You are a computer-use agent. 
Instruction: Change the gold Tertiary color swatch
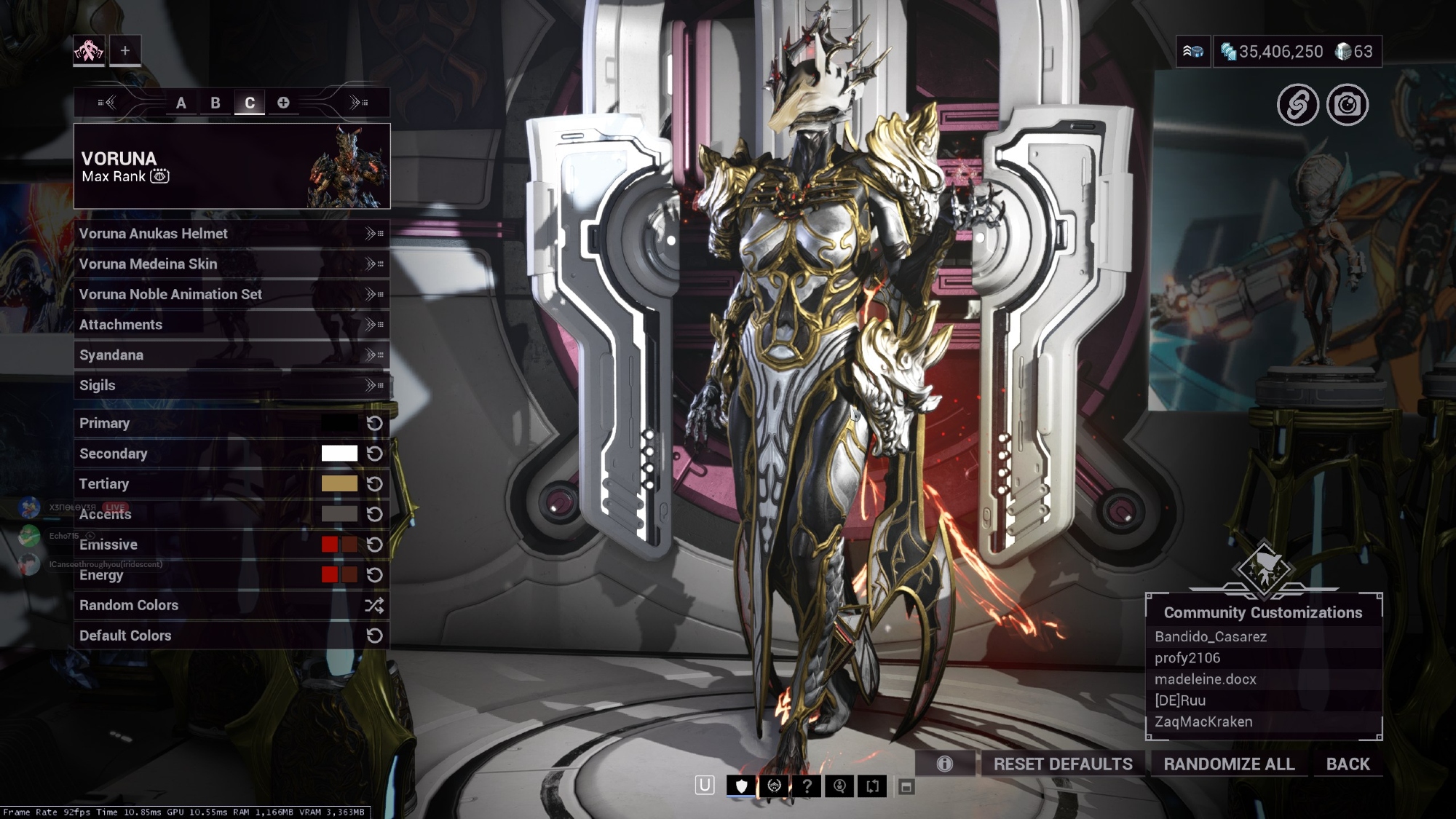[x=339, y=484]
